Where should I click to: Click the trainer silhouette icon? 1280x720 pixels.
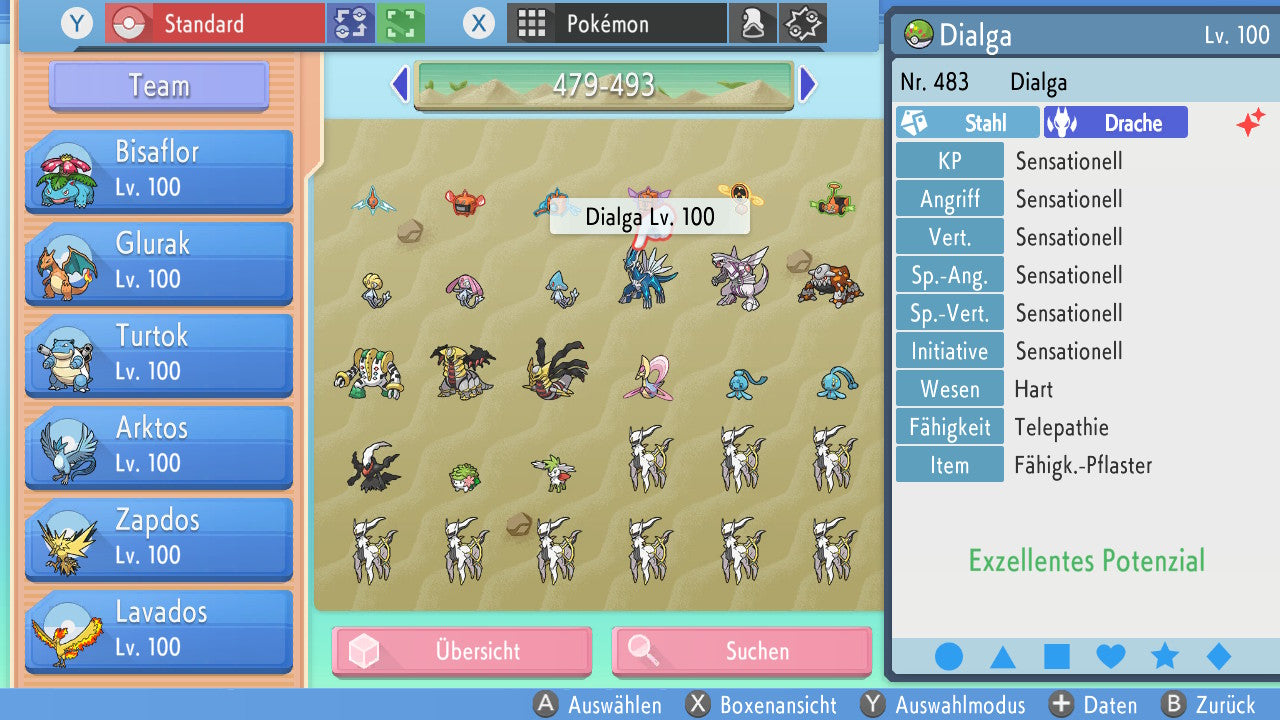tap(753, 23)
